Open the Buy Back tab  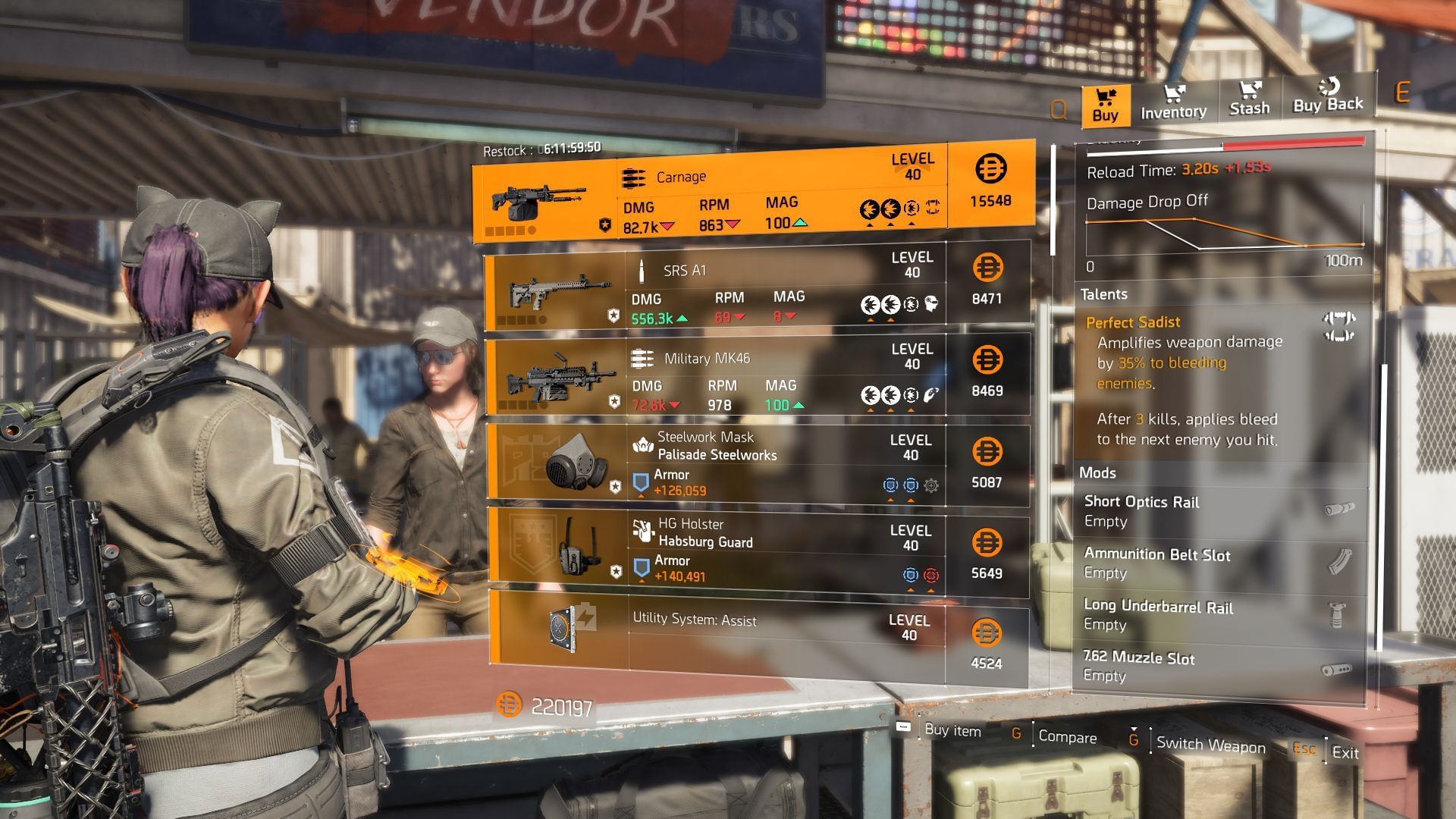pyautogui.click(x=1327, y=96)
